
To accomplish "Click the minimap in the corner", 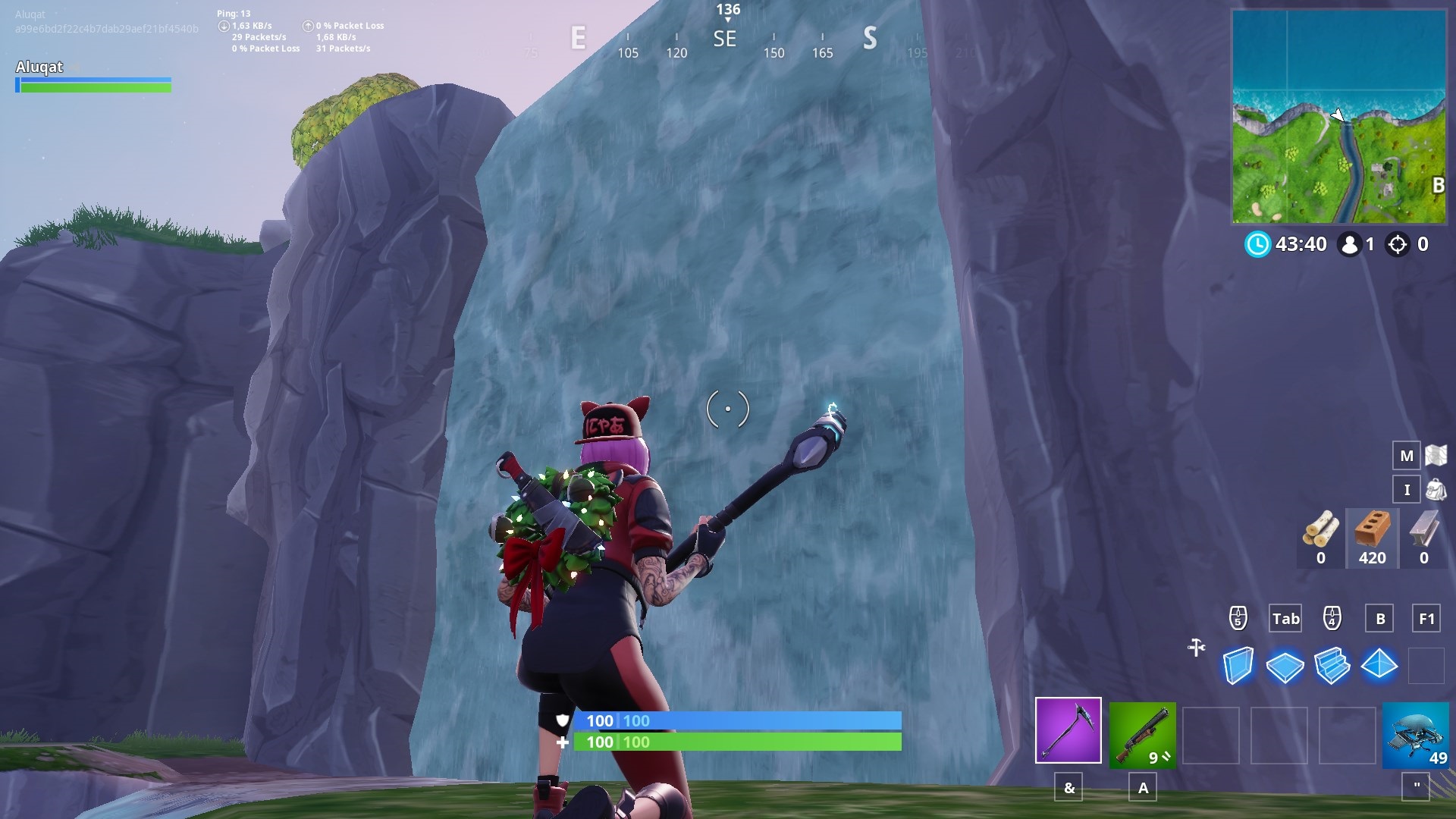I will coord(1338,117).
